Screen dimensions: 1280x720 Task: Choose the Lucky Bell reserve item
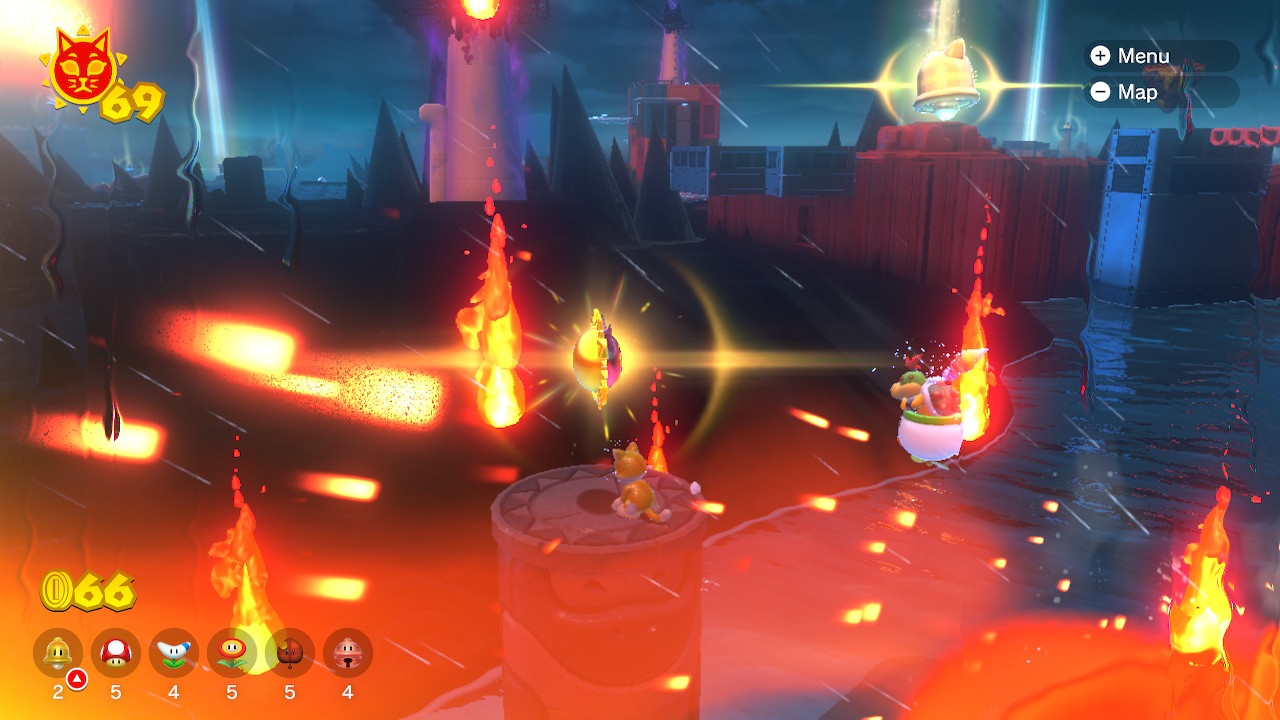pyautogui.click(x=348, y=653)
